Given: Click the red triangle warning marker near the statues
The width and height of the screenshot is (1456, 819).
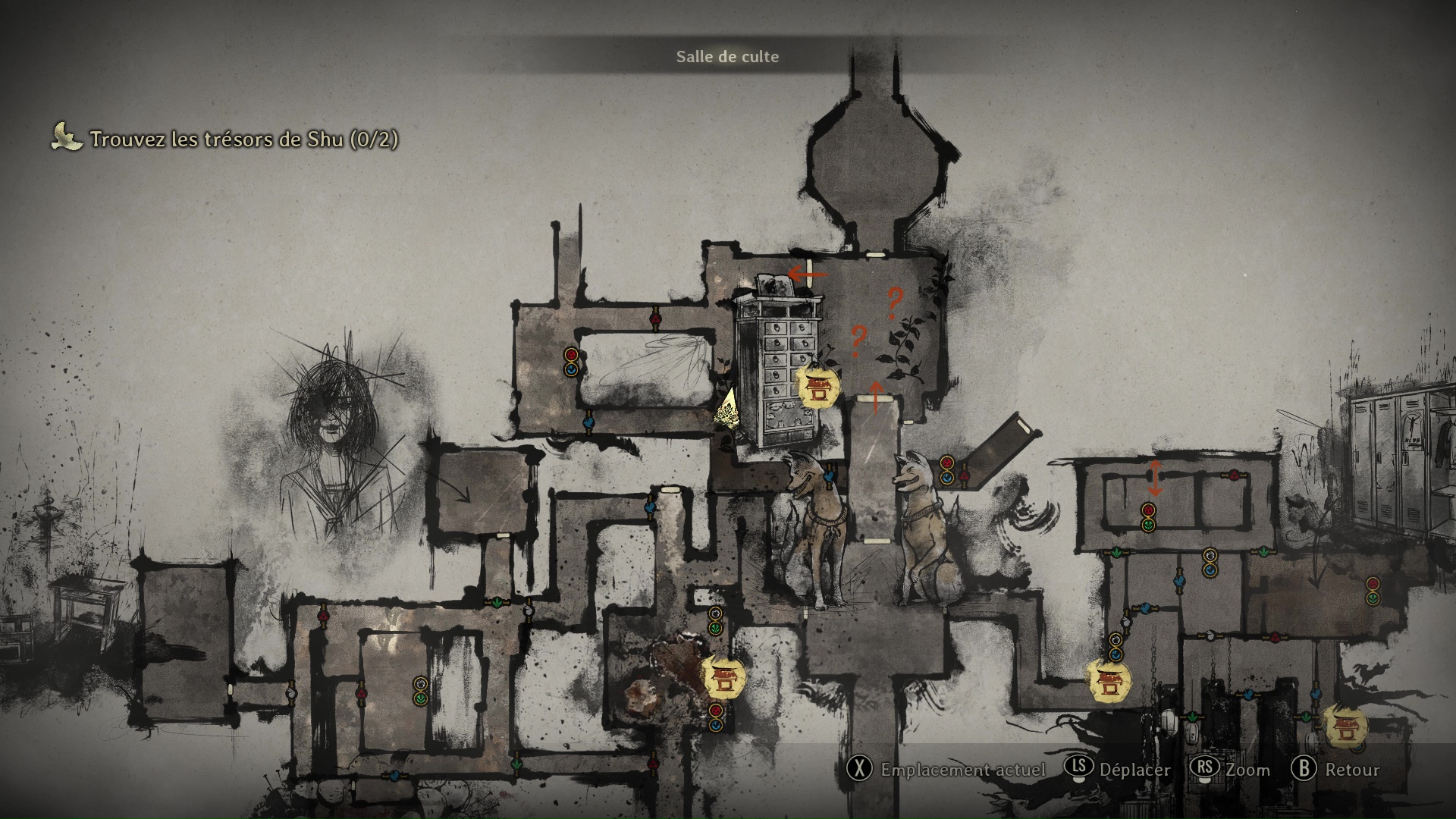Looking at the screenshot, I should click(x=965, y=476).
